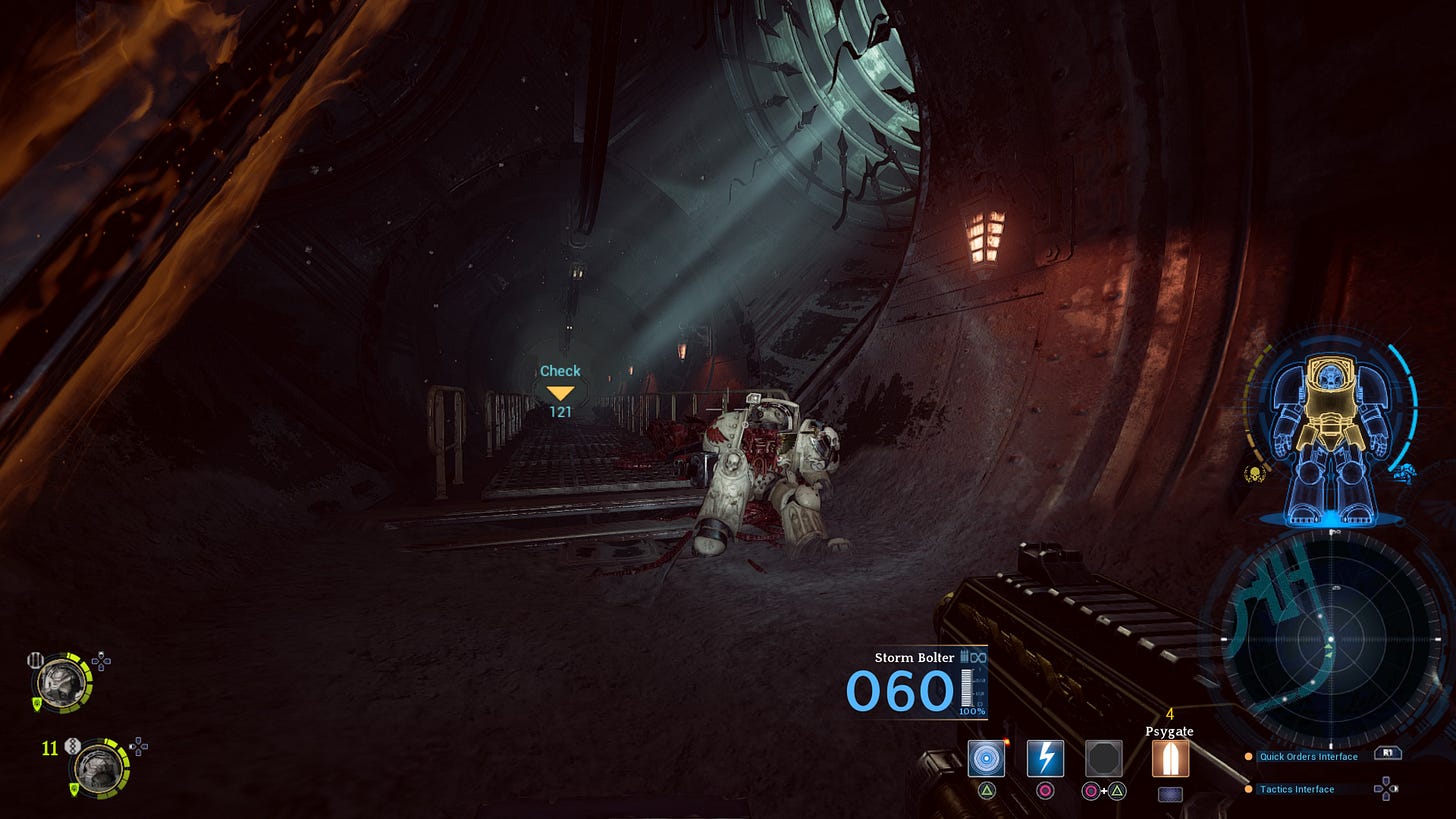Activate the concentric rings ability icon
This screenshot has width=1456, height=819.
(x=986, y=759)
